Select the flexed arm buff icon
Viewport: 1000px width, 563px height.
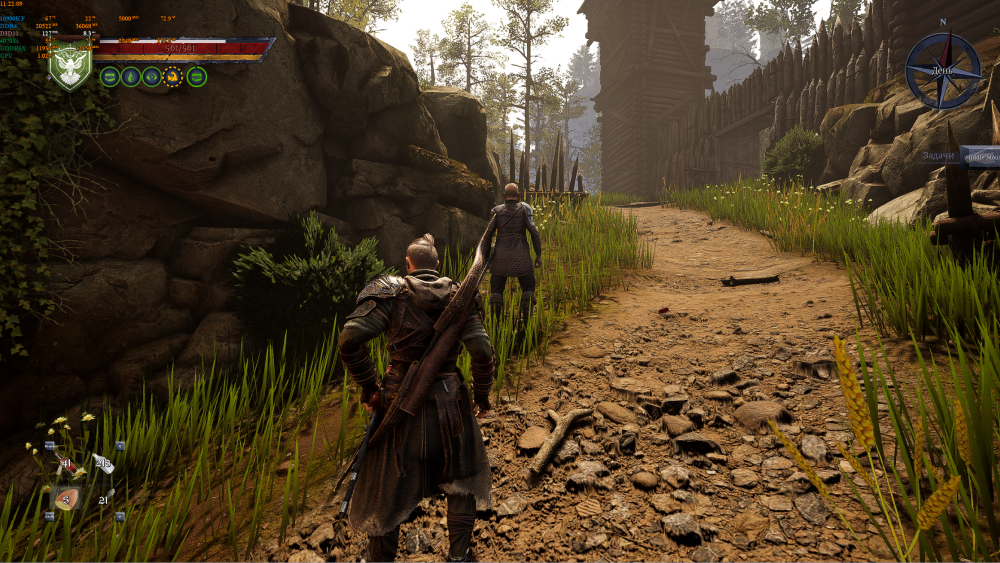pyautogui.click(x=173, y=77)
